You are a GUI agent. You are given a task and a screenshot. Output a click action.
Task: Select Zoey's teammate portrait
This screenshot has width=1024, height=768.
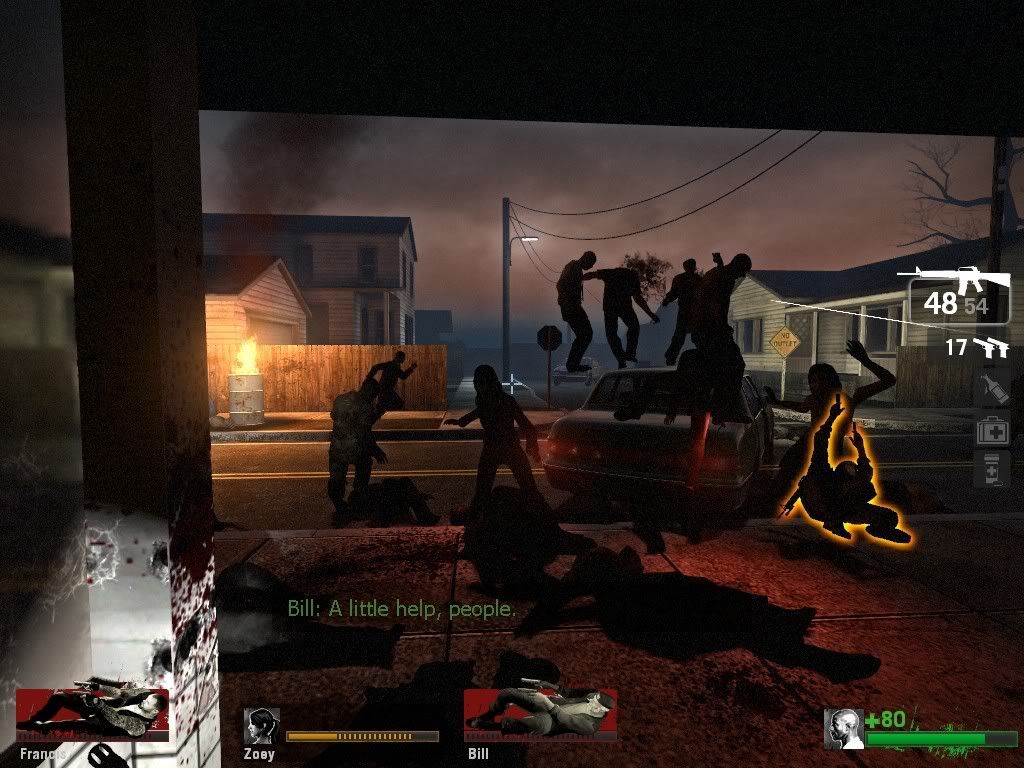[x=262, y=727]
